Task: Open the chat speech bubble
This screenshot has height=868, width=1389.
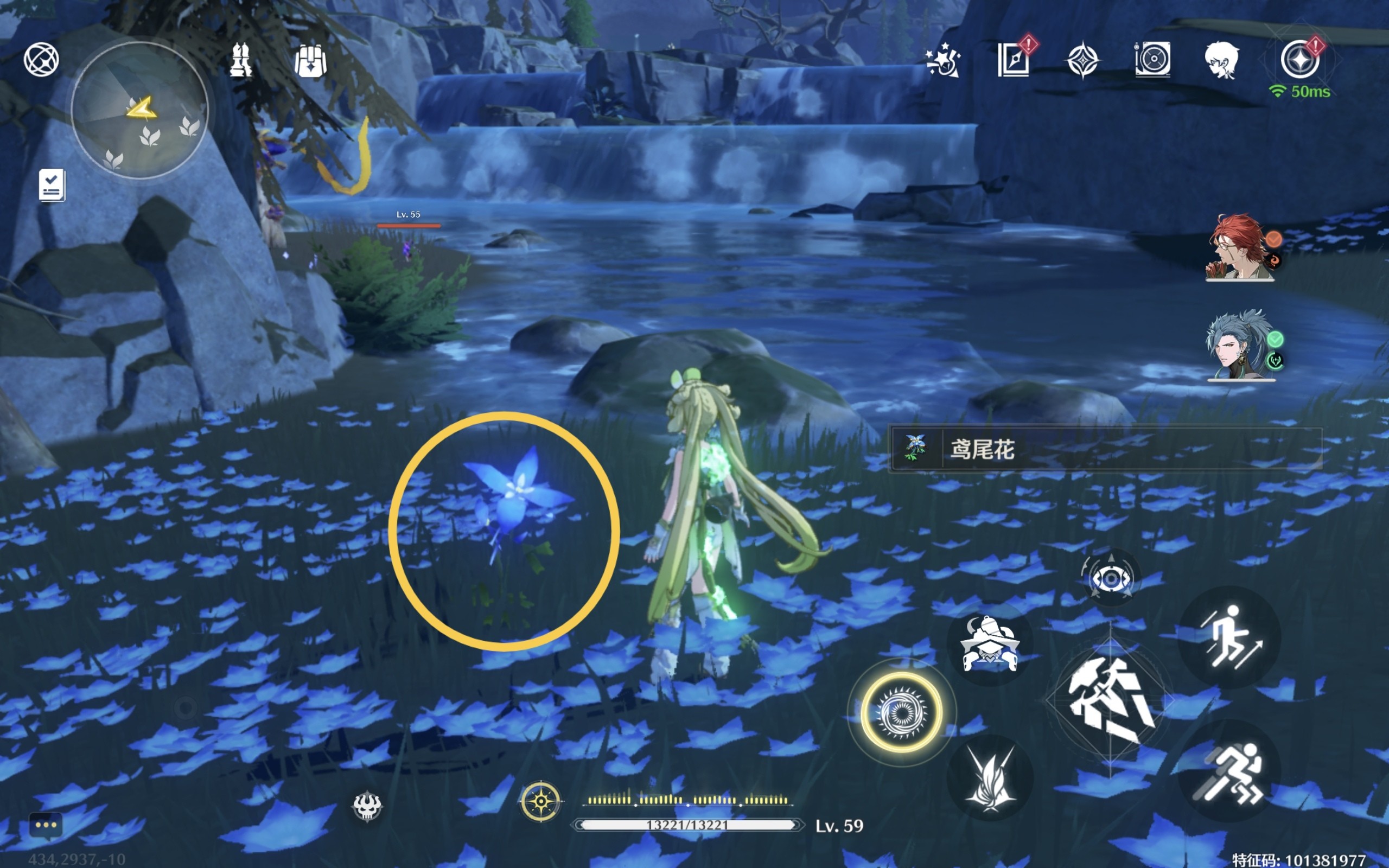Action: 46,826
